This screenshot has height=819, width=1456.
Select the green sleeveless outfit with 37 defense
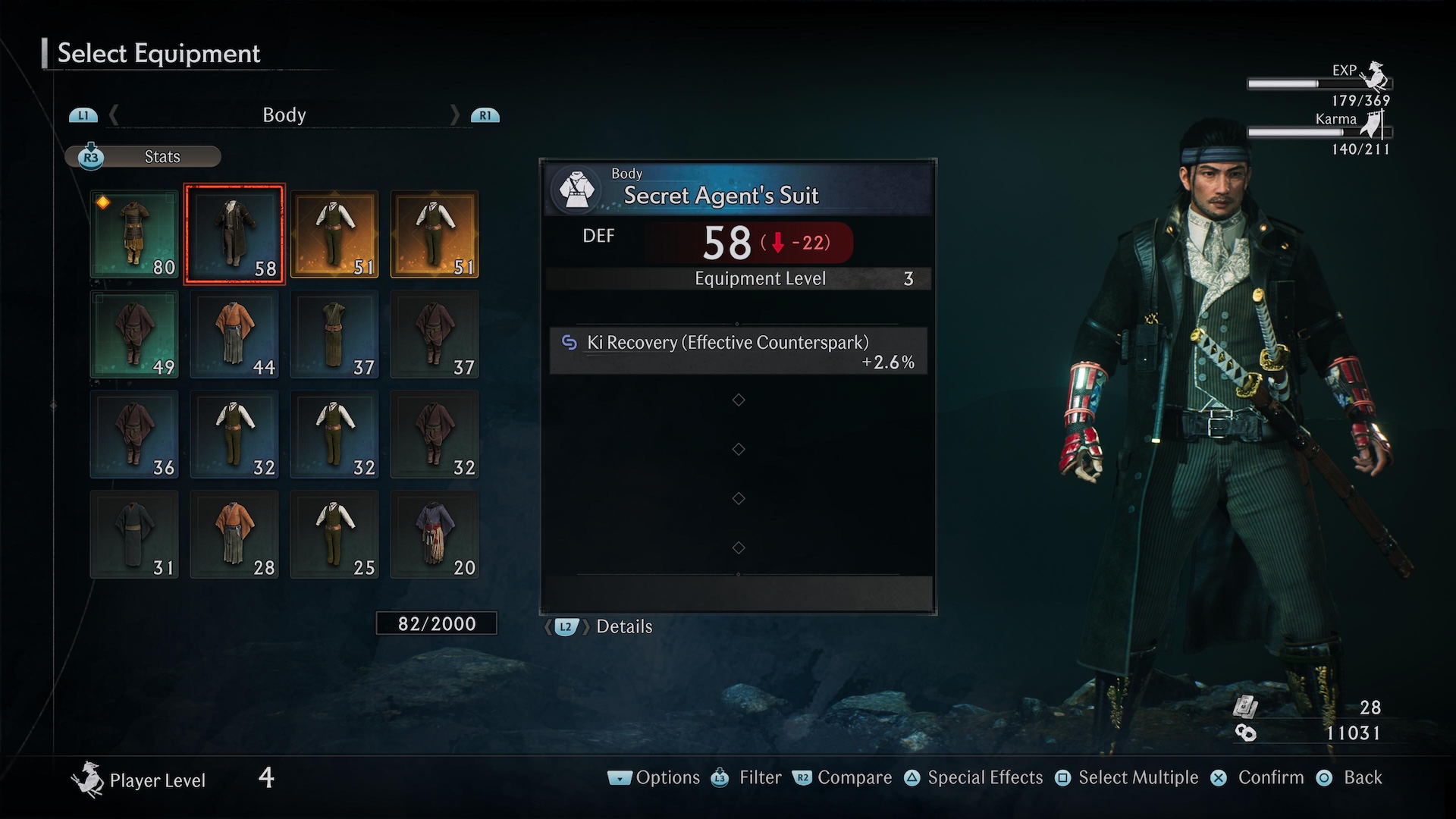(x=334, y=334)
